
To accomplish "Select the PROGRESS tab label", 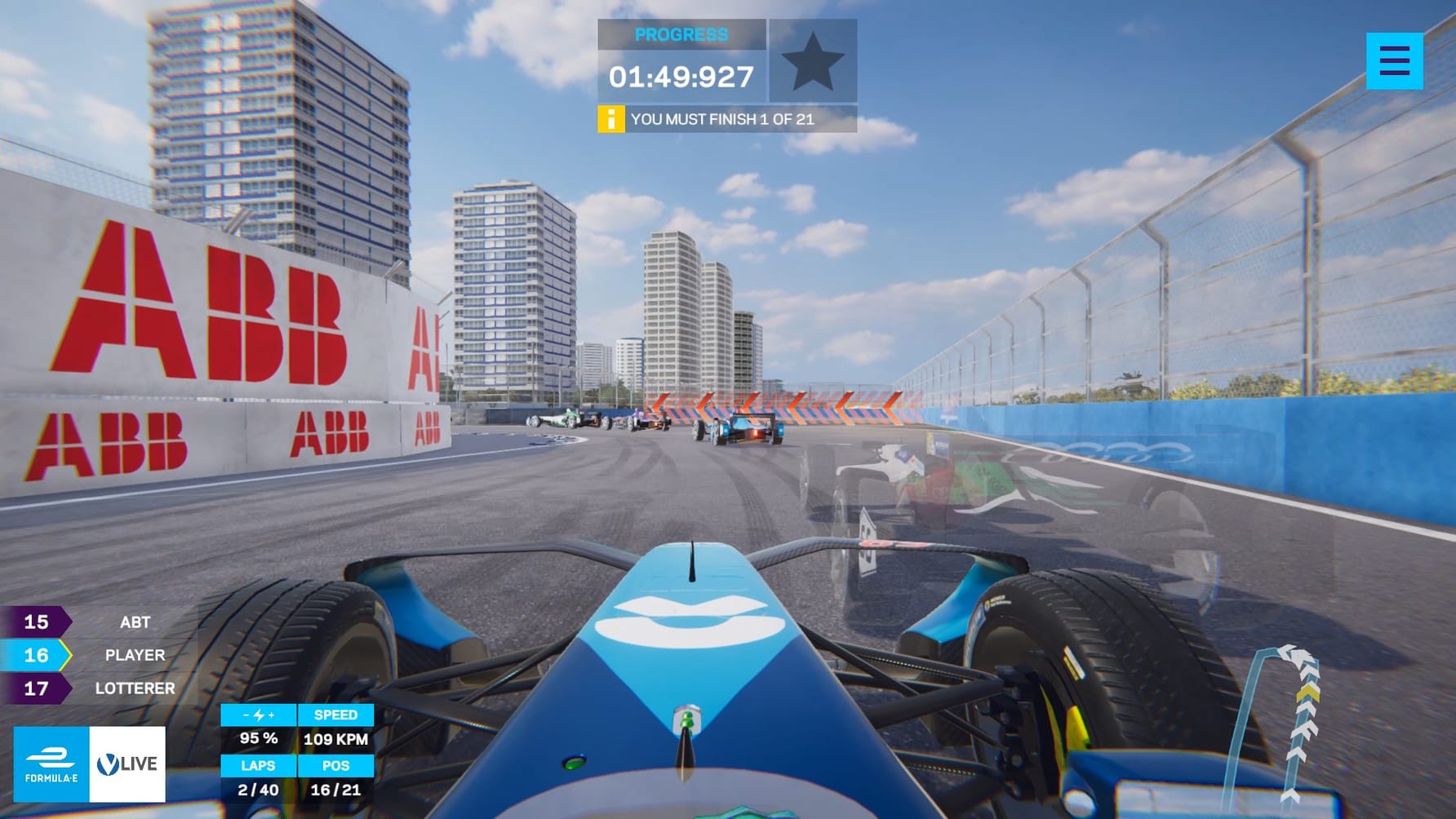I will click(683, 34).
